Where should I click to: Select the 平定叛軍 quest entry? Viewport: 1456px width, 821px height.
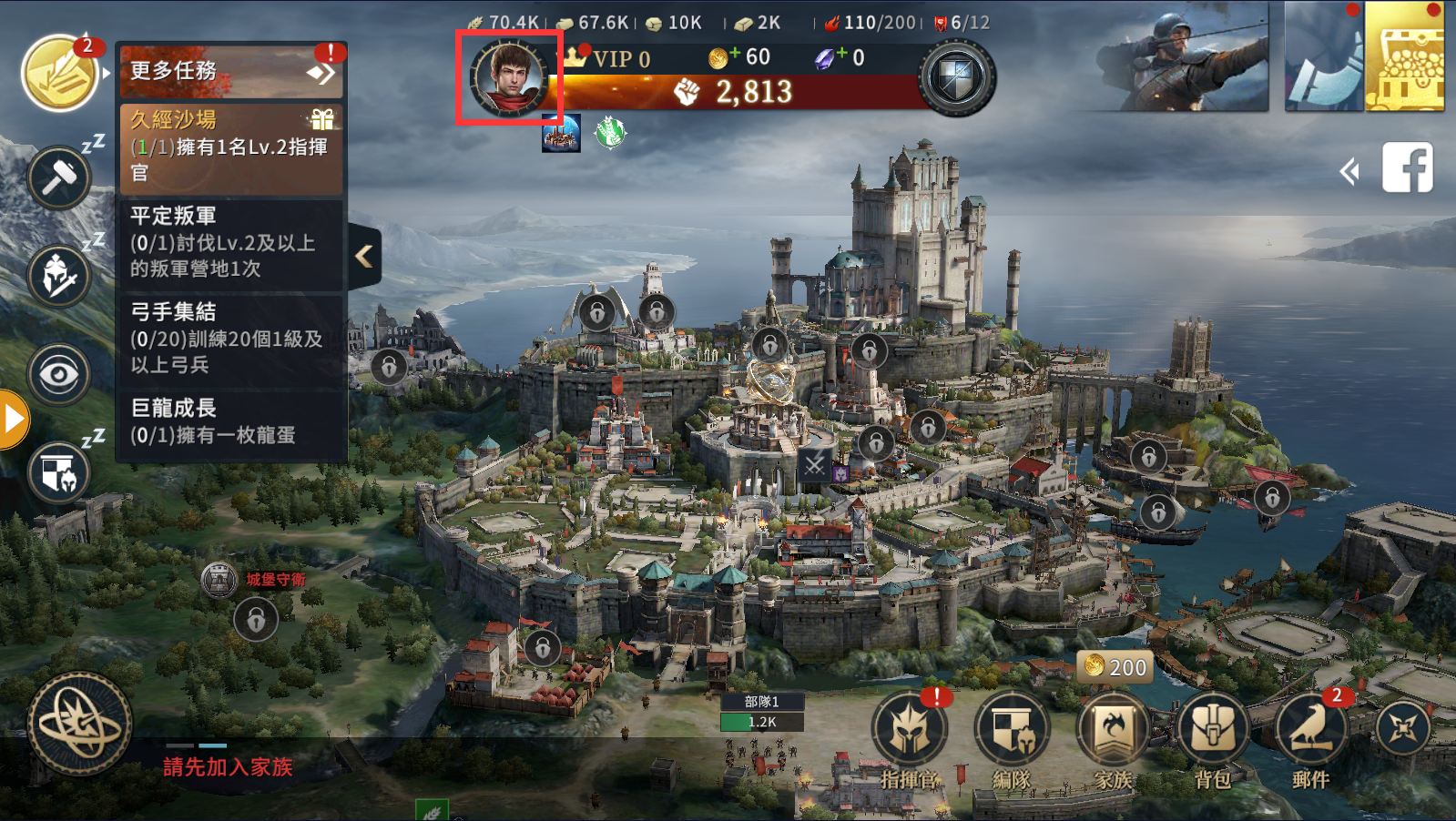tap(231, 242)
